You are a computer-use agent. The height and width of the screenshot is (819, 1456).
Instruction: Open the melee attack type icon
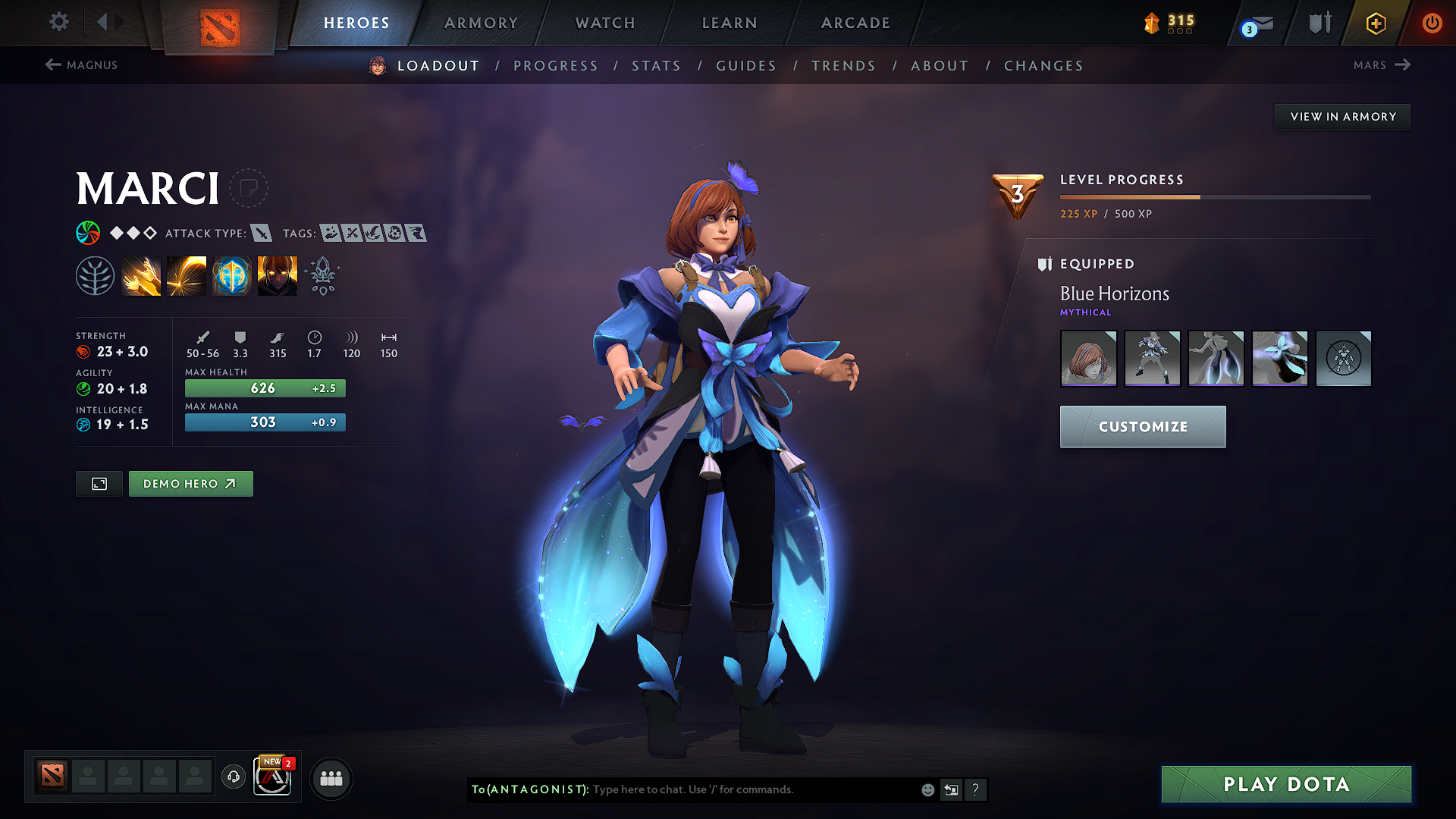(x=262, y=233)
